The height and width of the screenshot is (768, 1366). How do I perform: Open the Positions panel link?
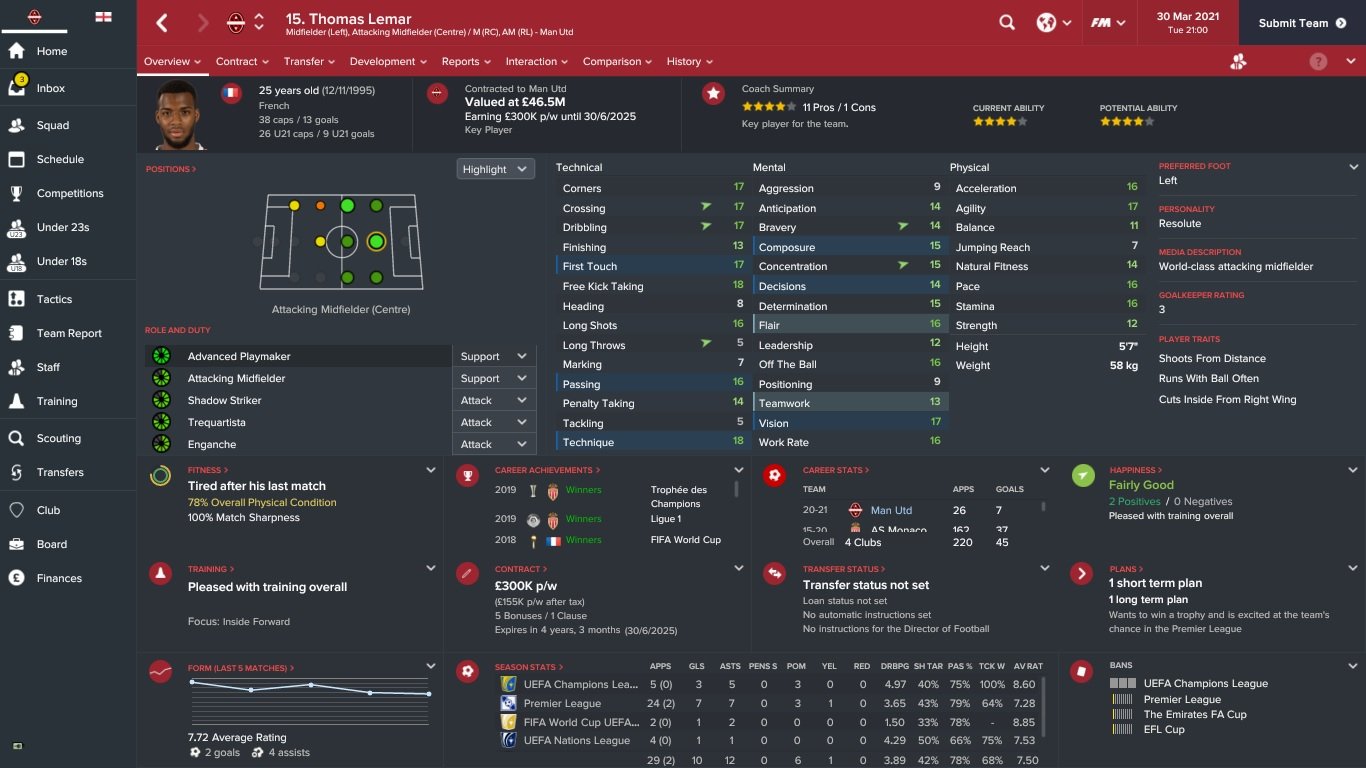pyautogui.click(x=170, y=169)
